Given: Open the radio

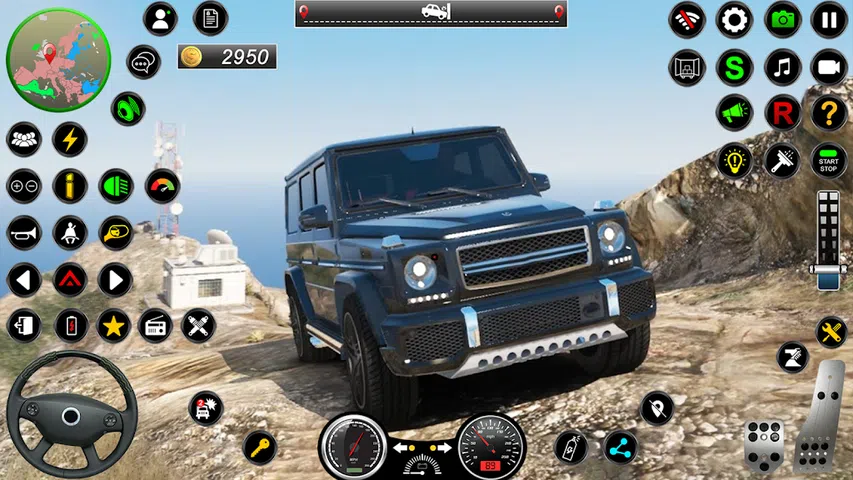Looking at the screenshot, I should point(155,325).
